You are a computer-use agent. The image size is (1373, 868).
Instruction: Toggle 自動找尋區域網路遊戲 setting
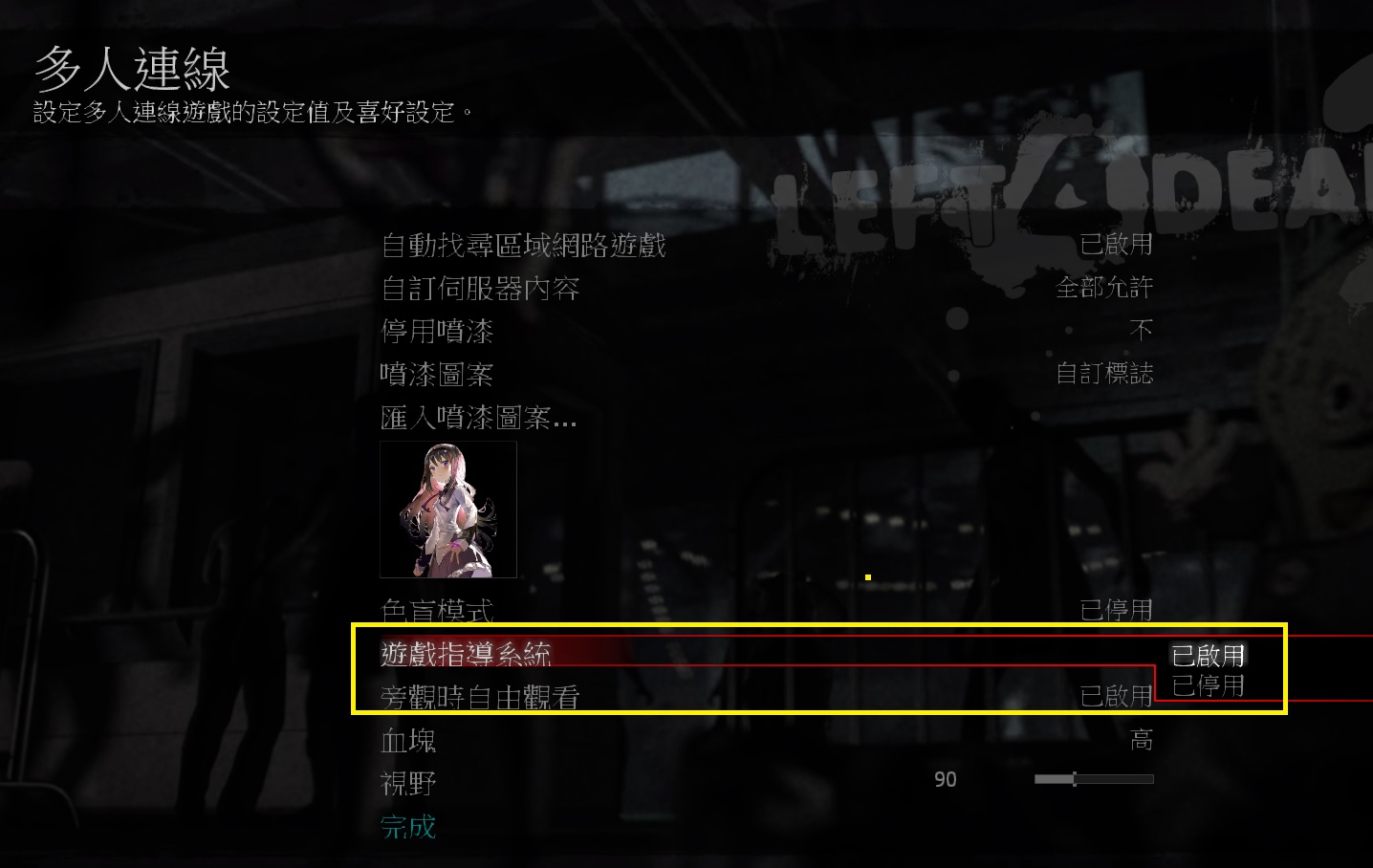(x=524, y=246)
